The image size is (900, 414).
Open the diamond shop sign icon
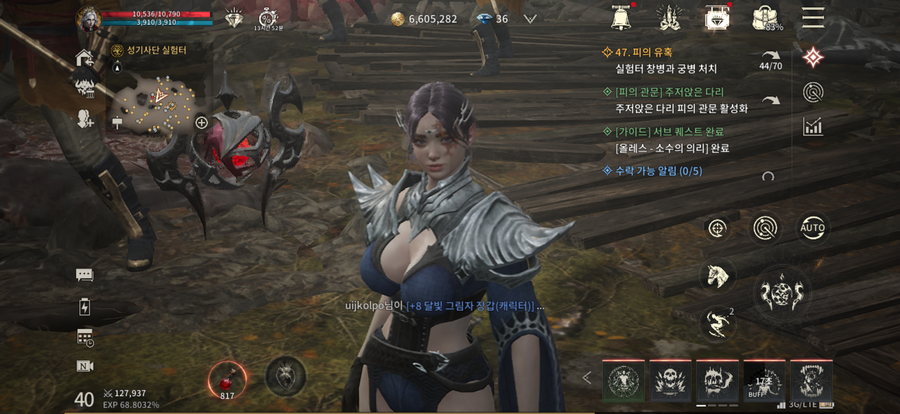click(716, 17)
